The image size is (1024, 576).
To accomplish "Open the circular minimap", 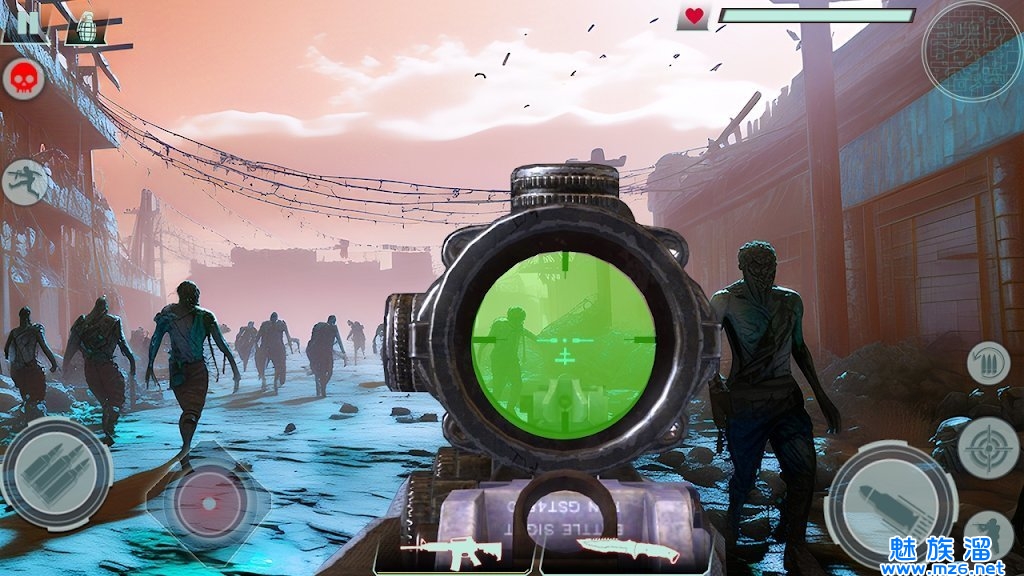I will 971,50.
